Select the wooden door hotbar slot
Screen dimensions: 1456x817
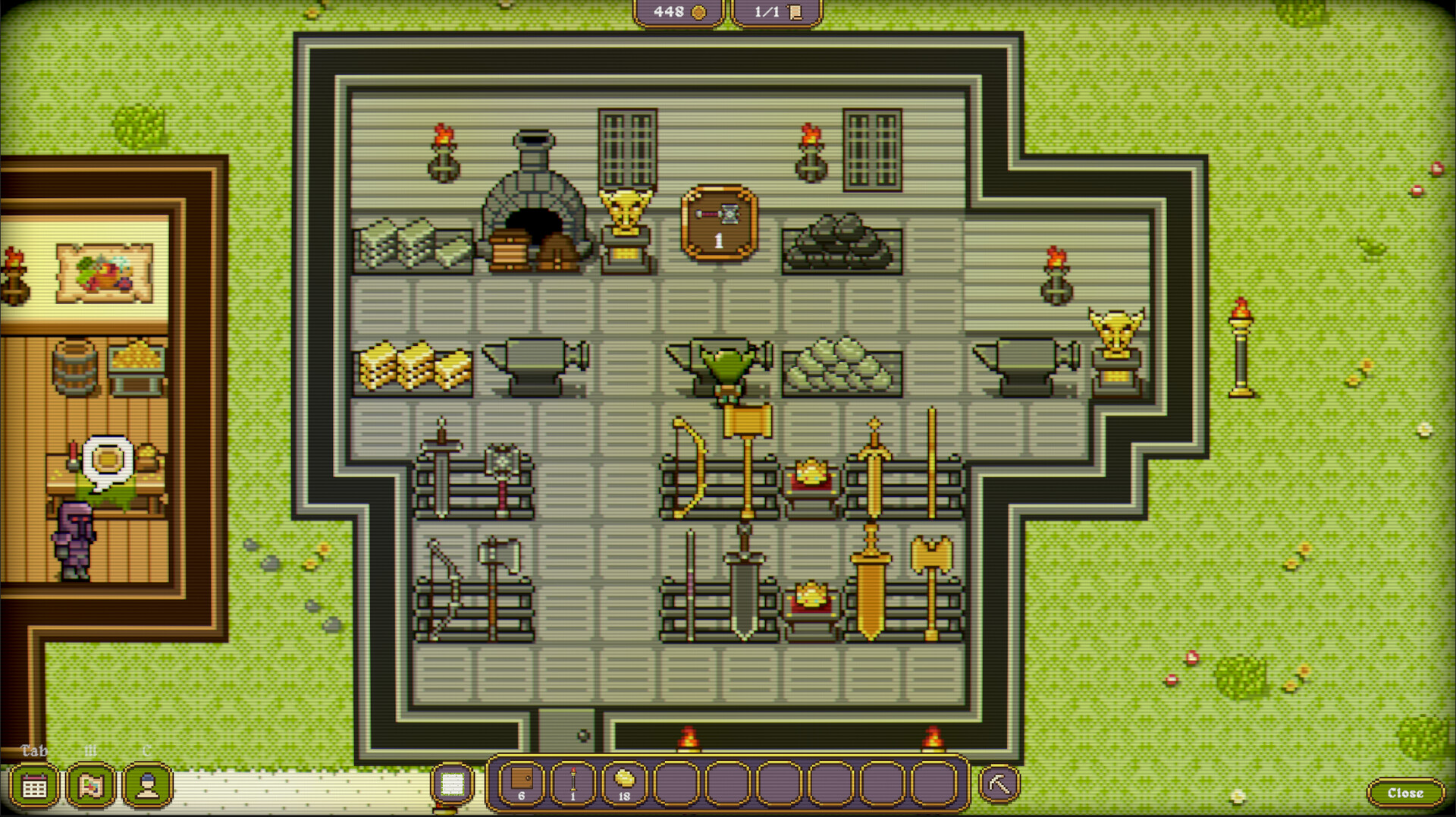coord(522,782)
